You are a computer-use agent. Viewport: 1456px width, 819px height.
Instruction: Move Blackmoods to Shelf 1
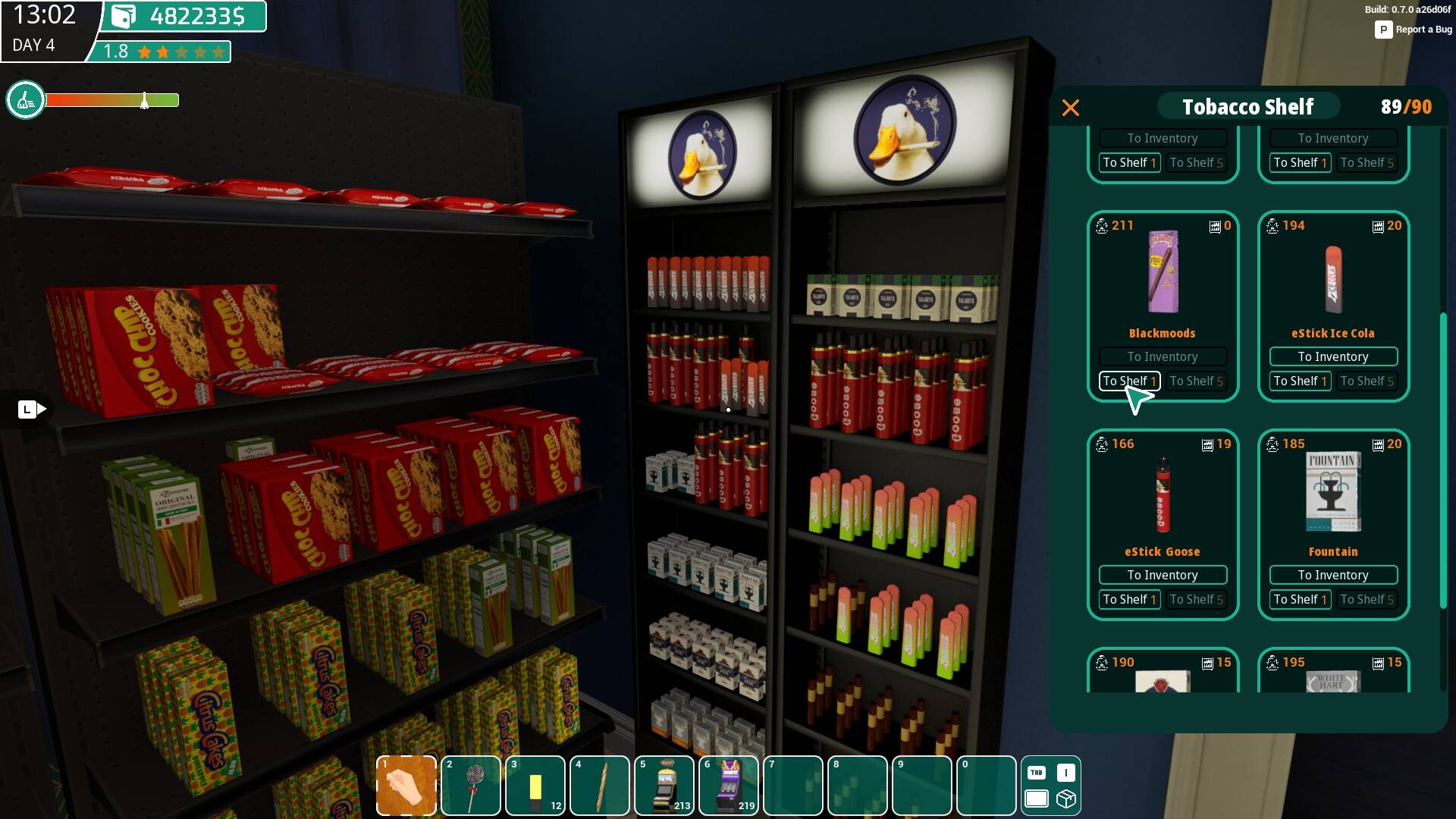[1129, 381]
